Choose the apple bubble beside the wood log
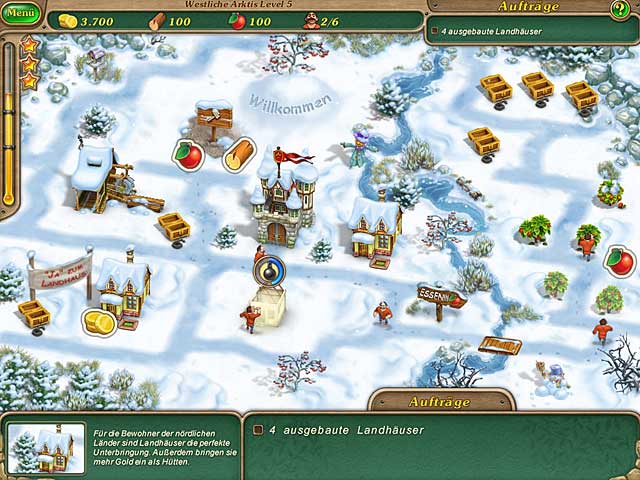Image resolution: width=640 pixels, height=480 pixels. pyautogui.click(x=189, y=154)
